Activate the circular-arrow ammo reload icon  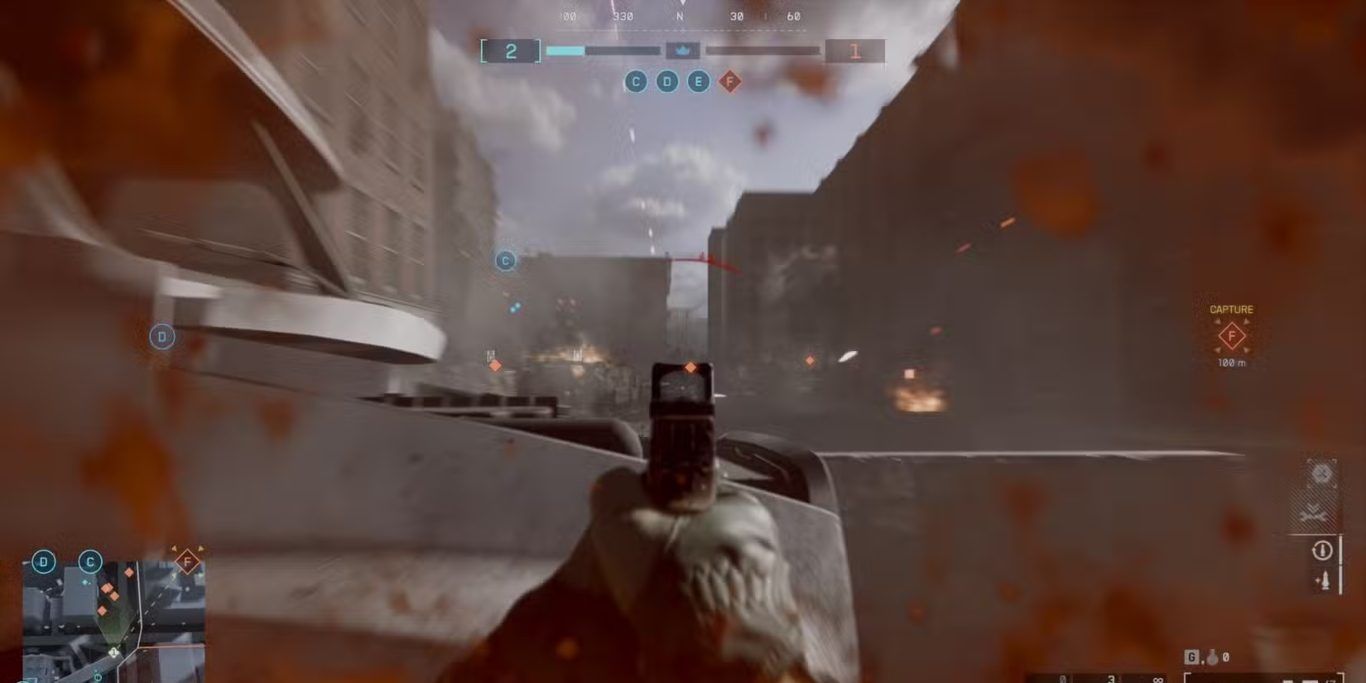click(1323, 549)
